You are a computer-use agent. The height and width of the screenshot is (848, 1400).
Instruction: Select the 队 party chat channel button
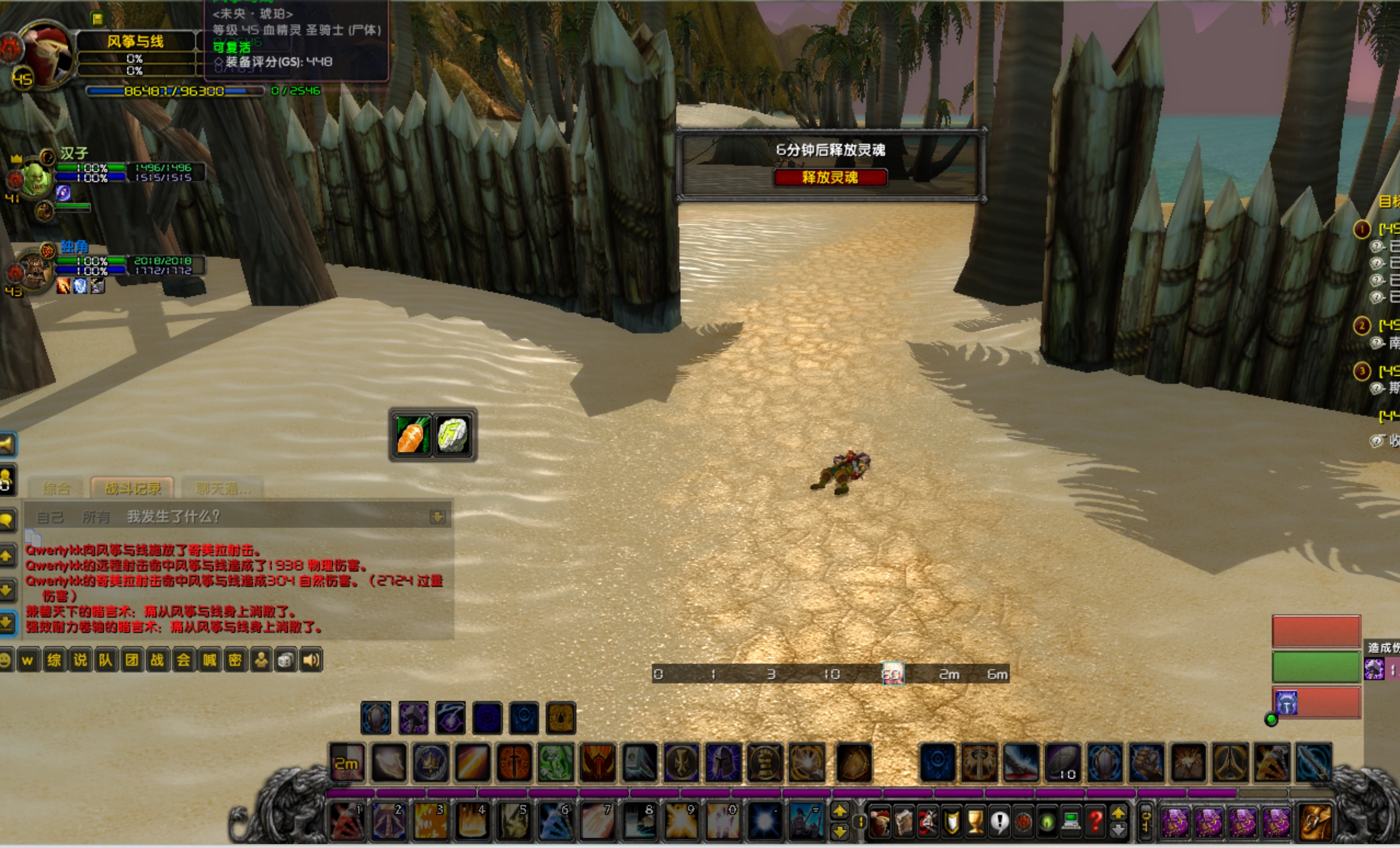(x=106, y=660)
